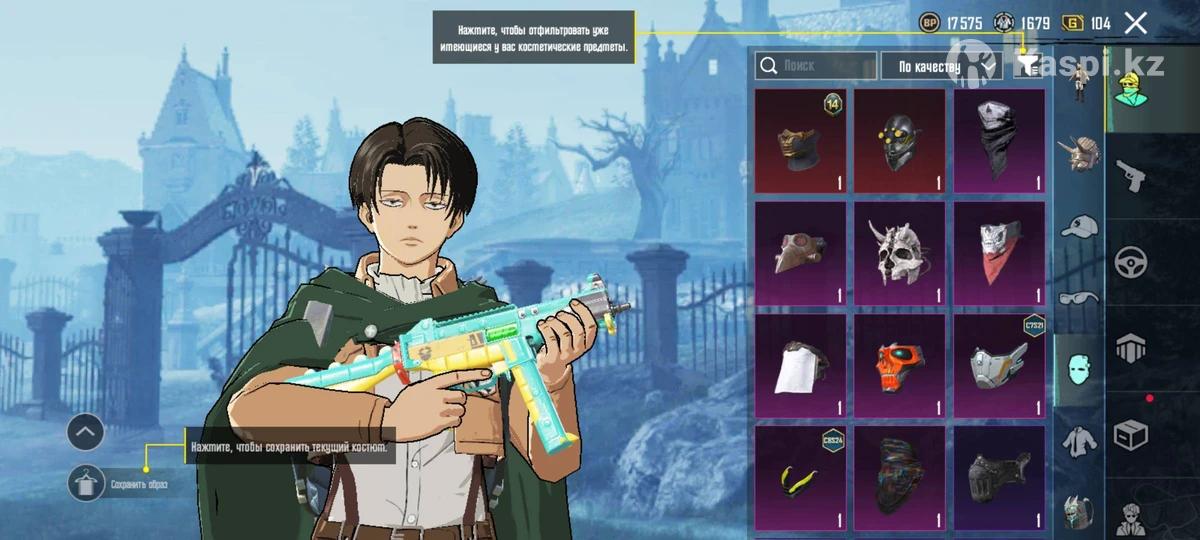Open the По качеству sort dropdown

(x=940, y=67)
